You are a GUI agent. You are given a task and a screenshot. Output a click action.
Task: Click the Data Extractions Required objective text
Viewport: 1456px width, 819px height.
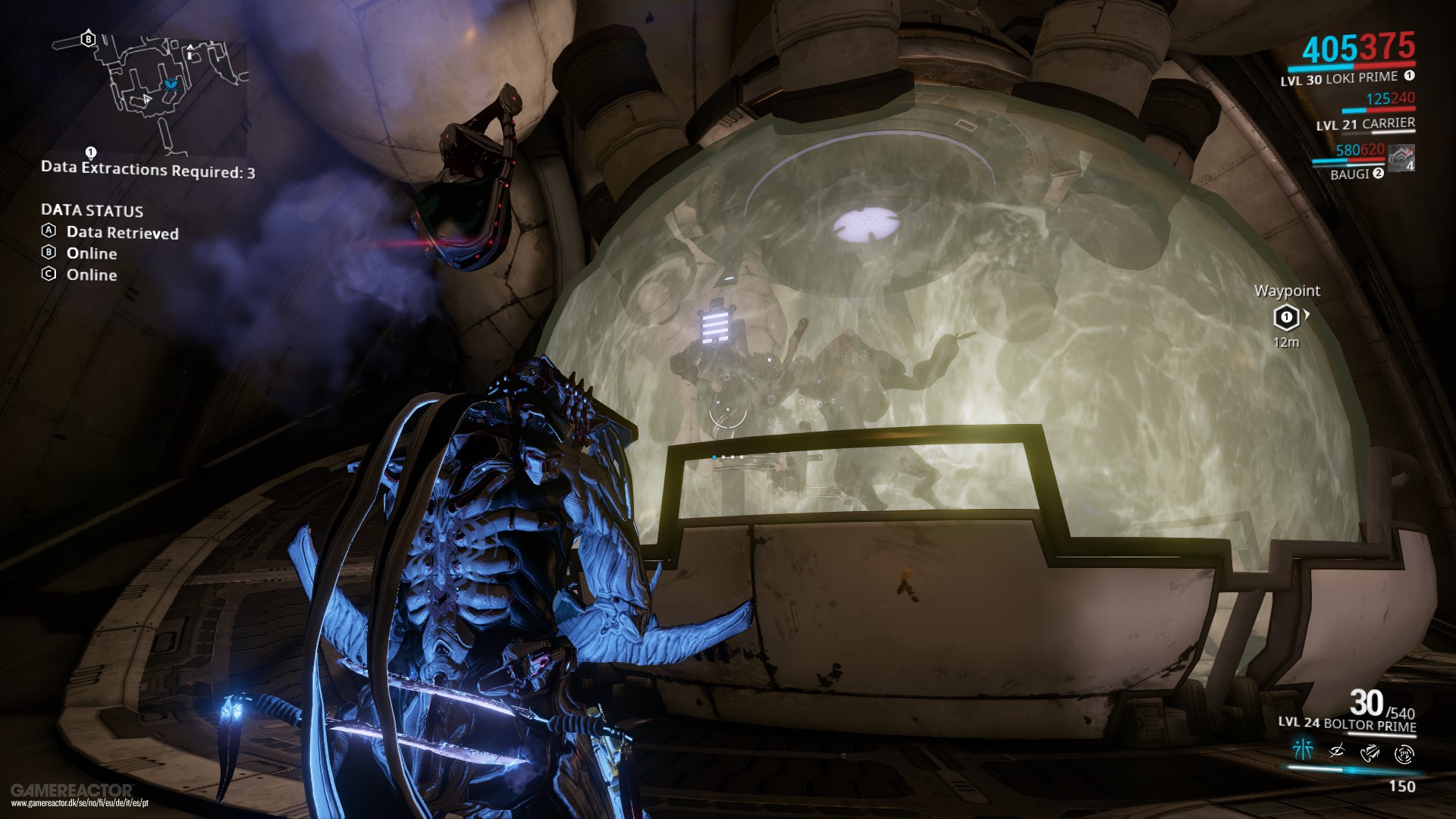click(x=148, y=170)
